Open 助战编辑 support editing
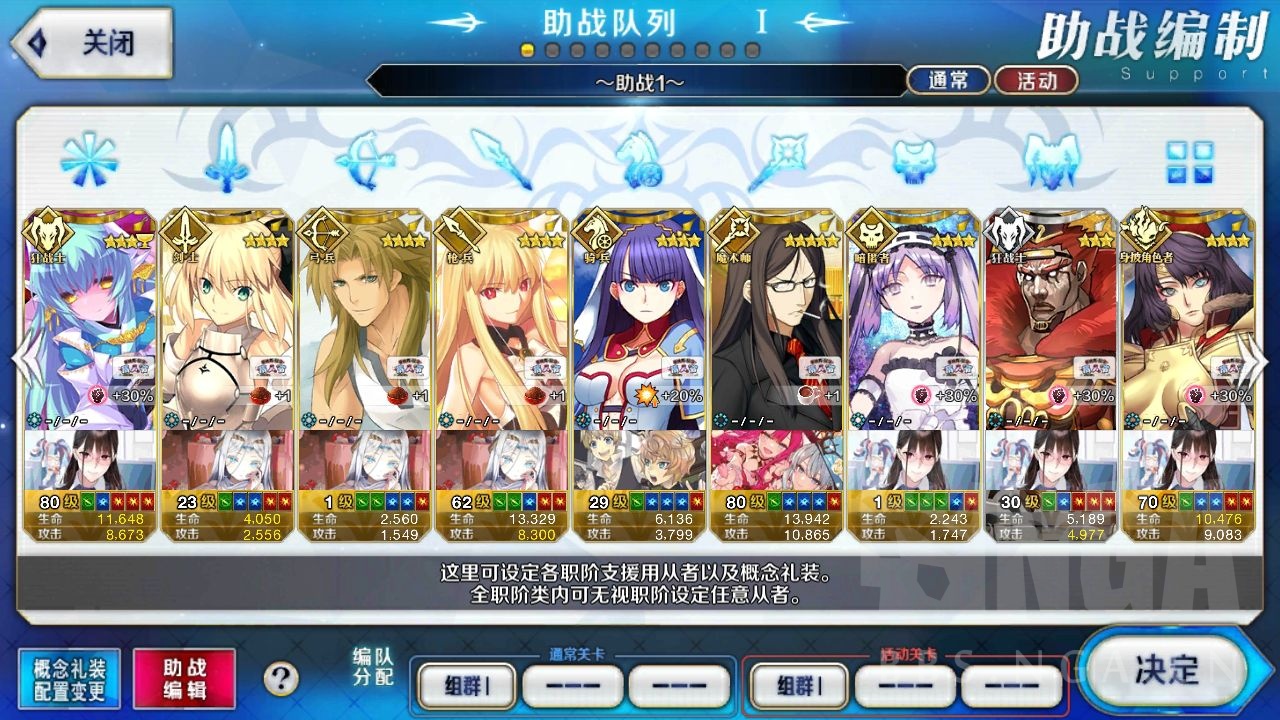This screenshot has width=1280, height=720. [184, 677]
